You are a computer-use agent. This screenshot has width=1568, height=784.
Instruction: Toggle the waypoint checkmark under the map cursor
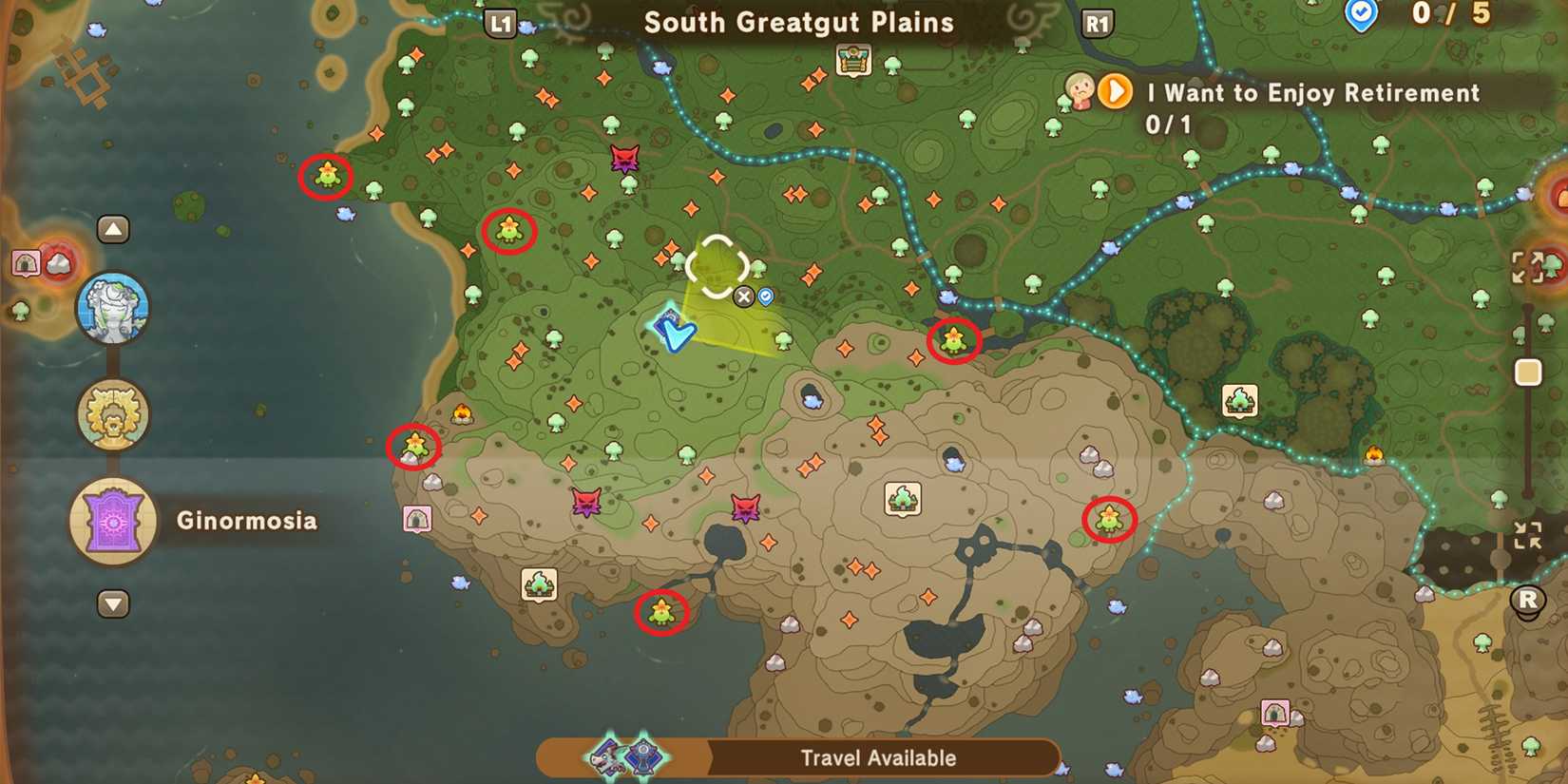click(x=766, y=296)
